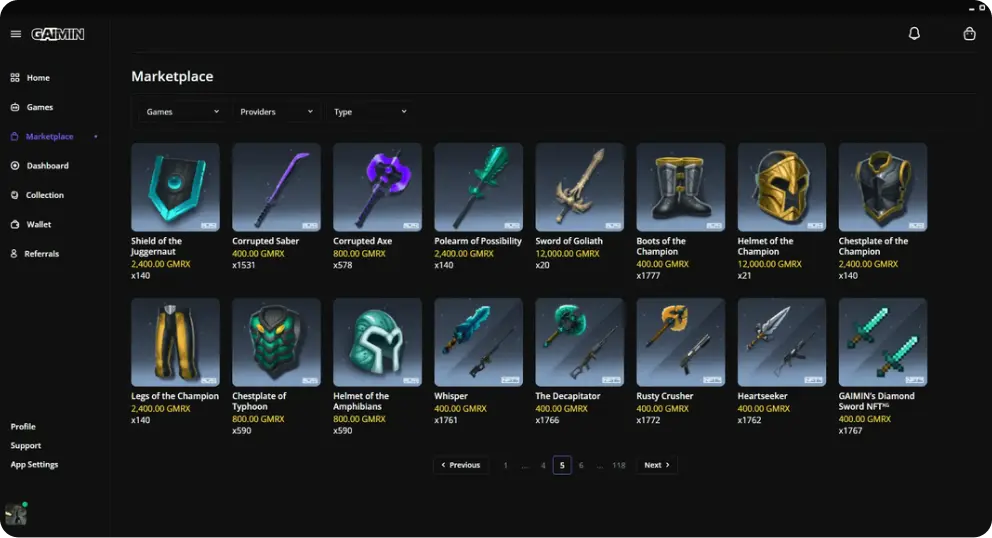Open the Dashboard menu entry
992x538 pixels.
47,166
